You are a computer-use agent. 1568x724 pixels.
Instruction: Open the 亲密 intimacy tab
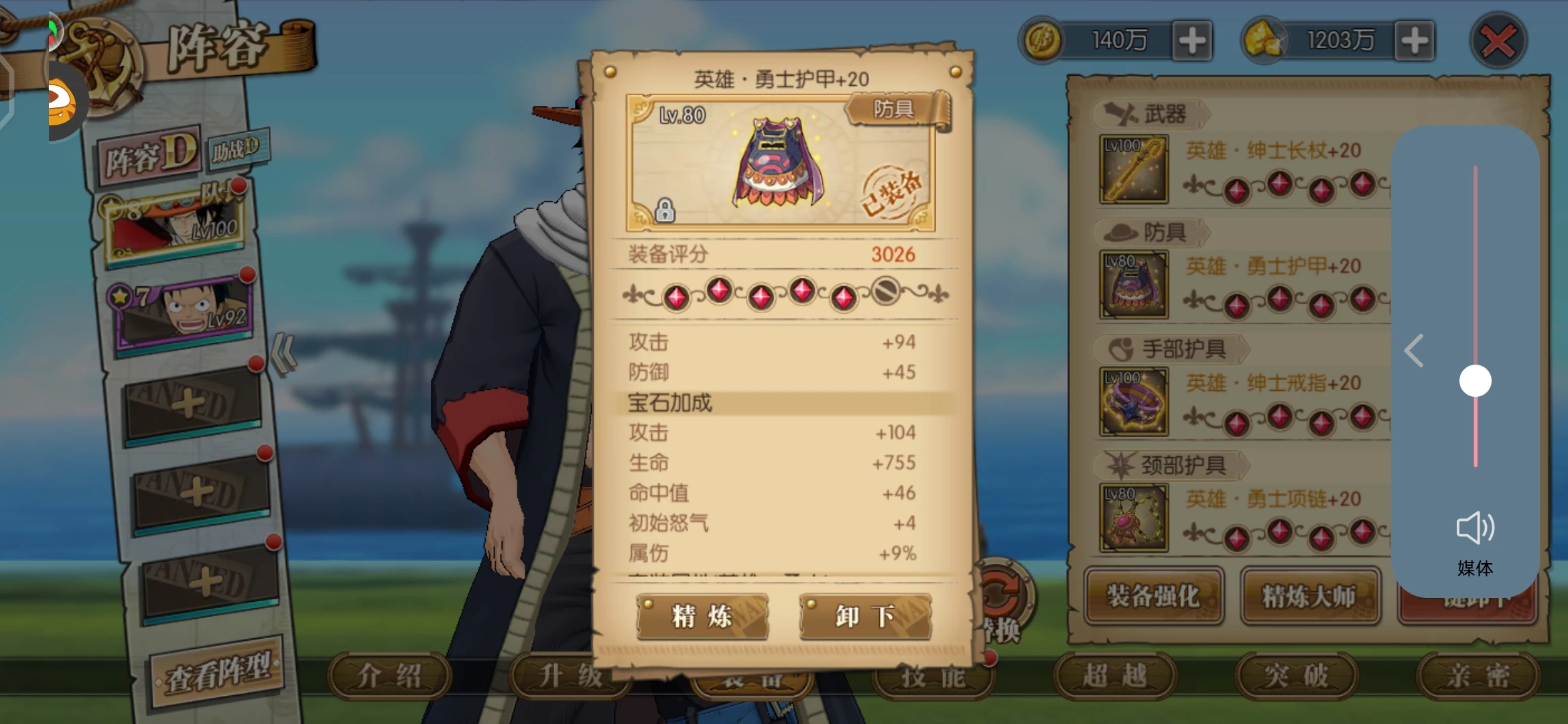click(1477, 676)
